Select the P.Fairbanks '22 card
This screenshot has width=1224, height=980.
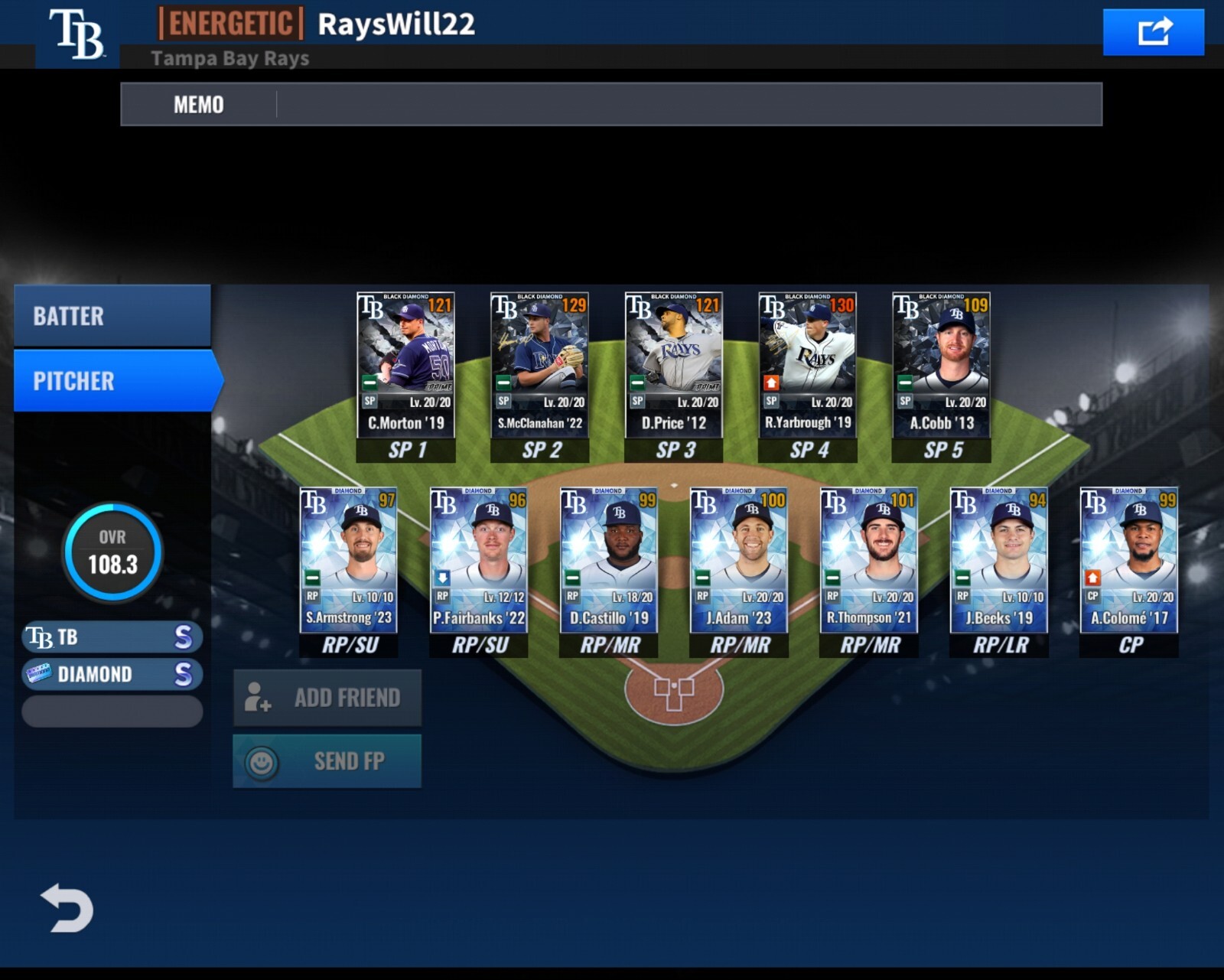coord(479,560)
